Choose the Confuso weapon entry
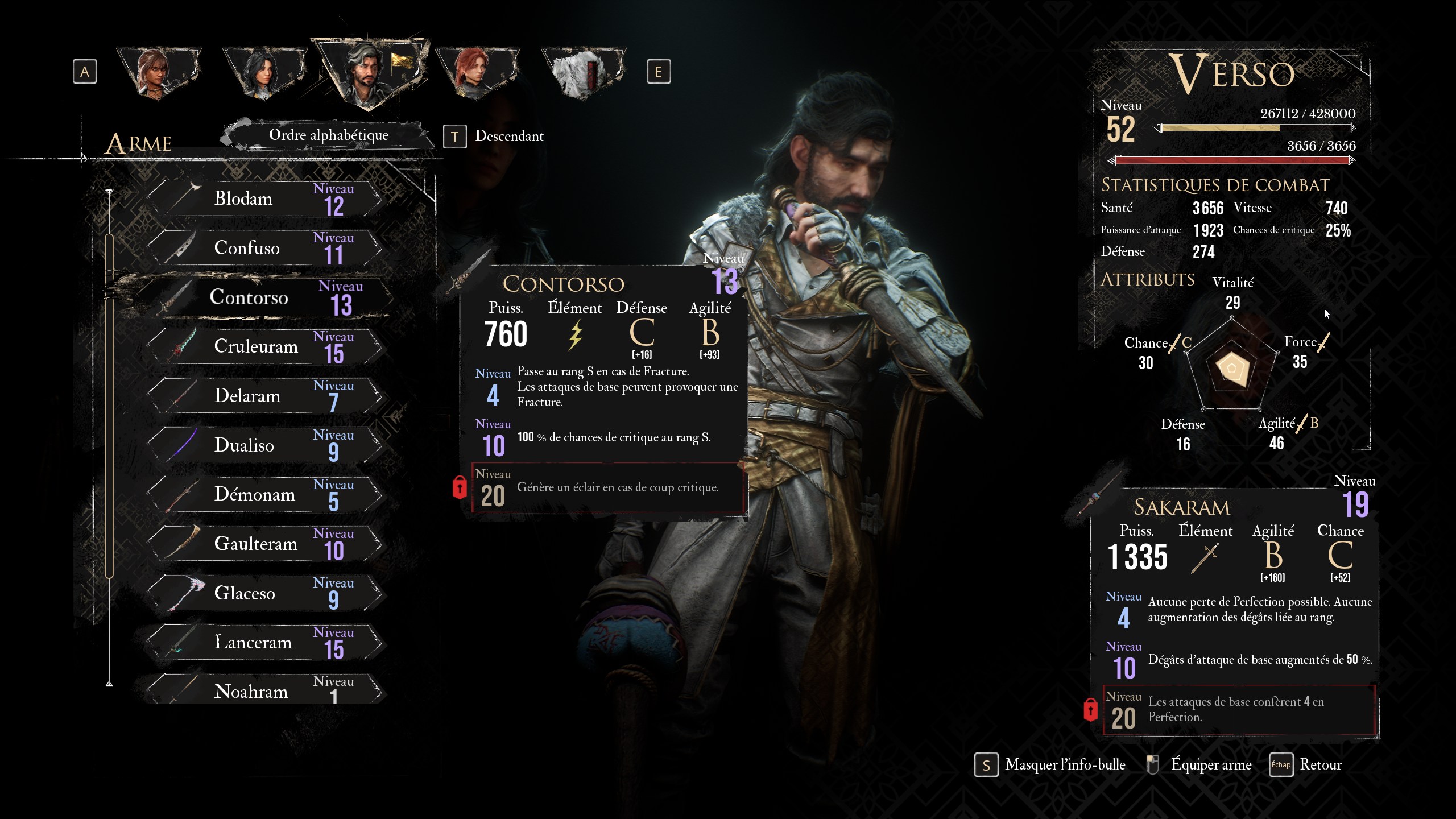This screenshot has height=819, width=1456. coord(264,248)
